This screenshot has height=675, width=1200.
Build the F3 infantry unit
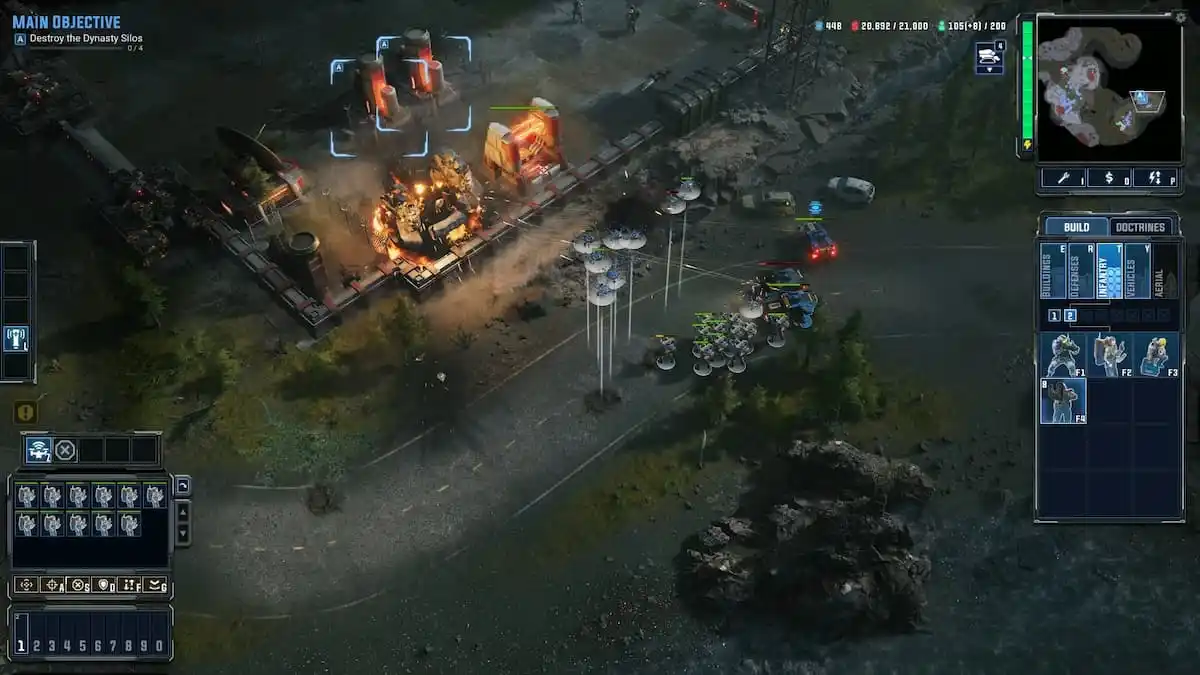(1155, 355)
